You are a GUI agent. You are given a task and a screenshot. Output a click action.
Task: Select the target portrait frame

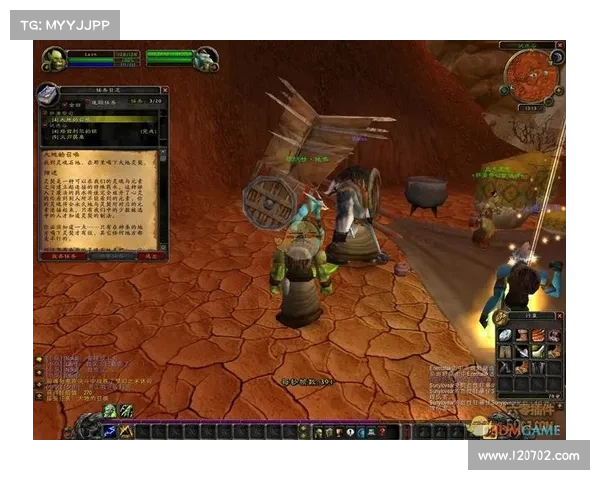point(206,59)
